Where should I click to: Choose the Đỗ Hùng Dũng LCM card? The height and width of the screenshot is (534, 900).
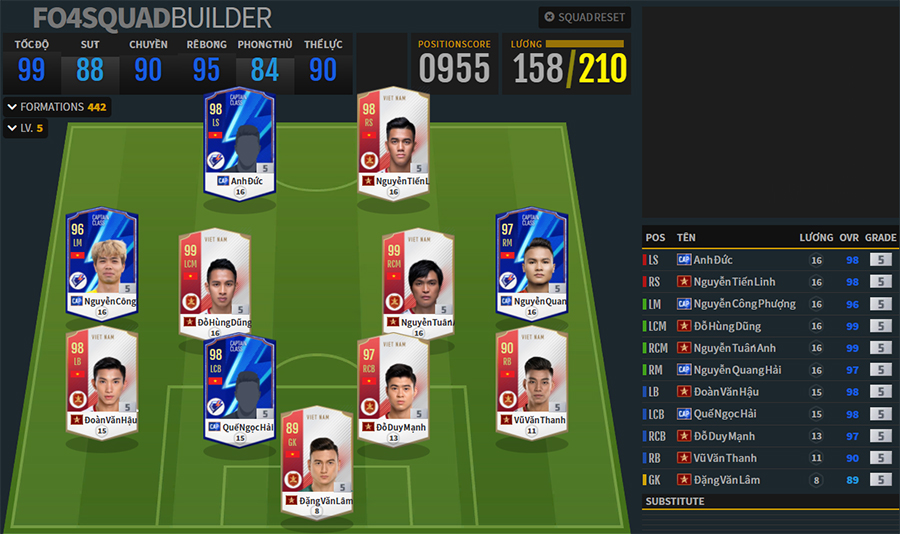214,283
